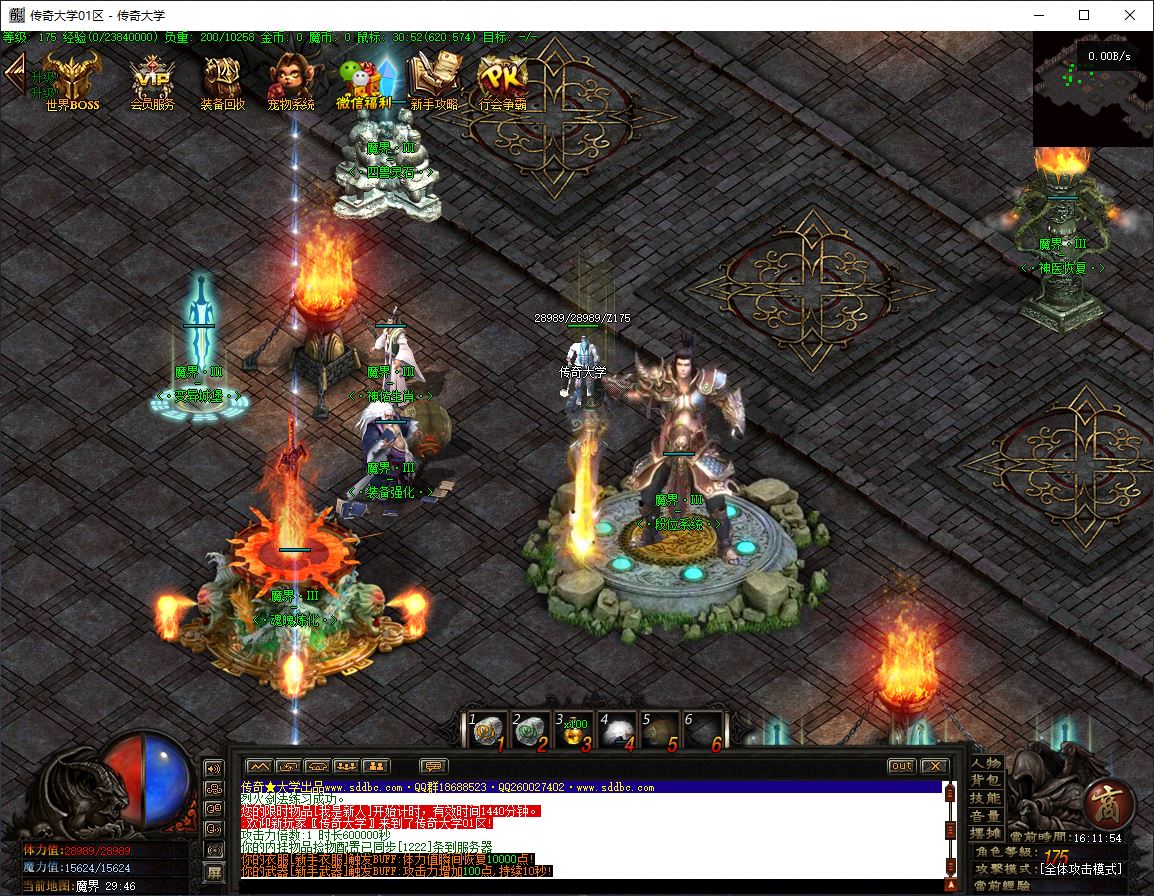Click the chat panel's out button

point(901,766)
